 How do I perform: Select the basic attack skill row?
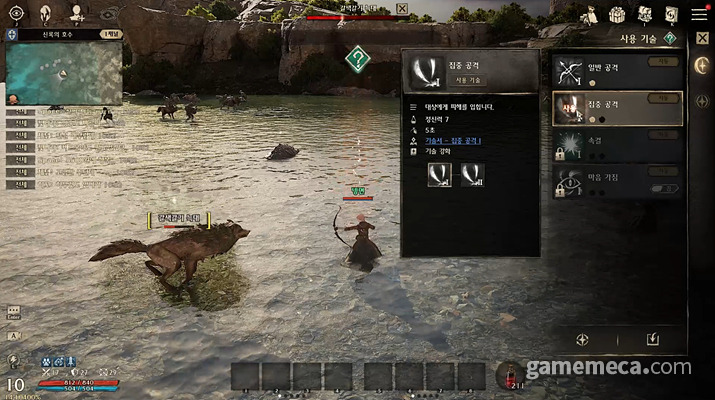pos(617,72)
